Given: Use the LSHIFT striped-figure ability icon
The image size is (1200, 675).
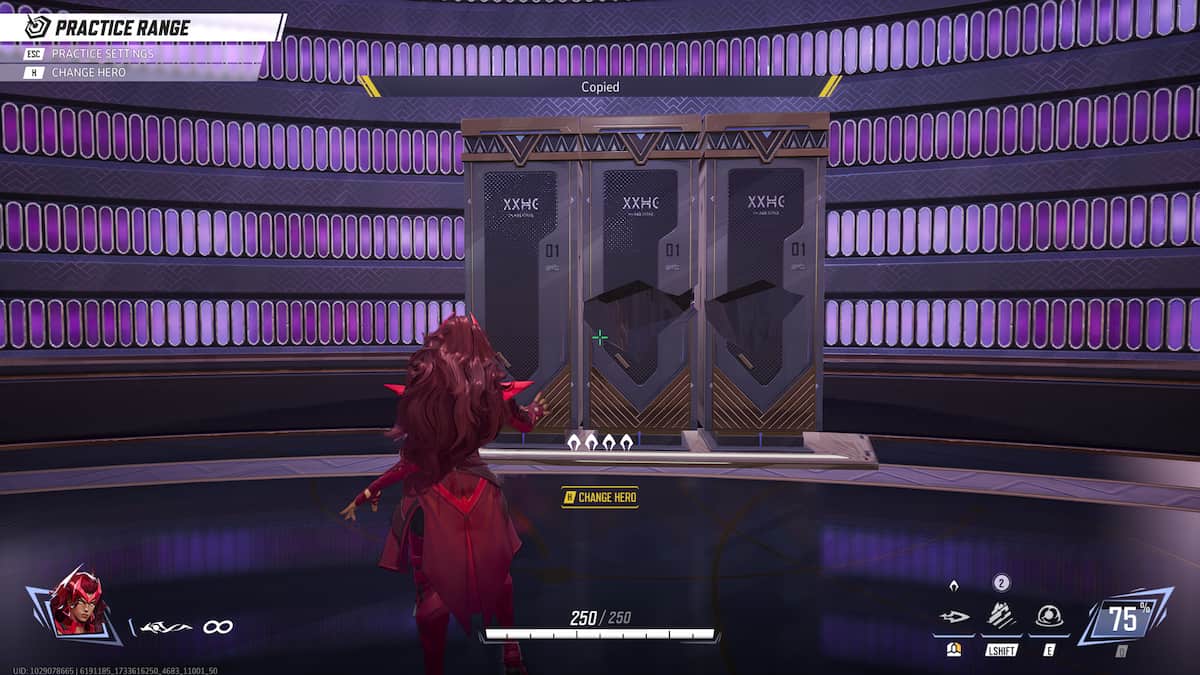Looking at the screenshot, I should pyautogui.click(x=1001, y=617).
